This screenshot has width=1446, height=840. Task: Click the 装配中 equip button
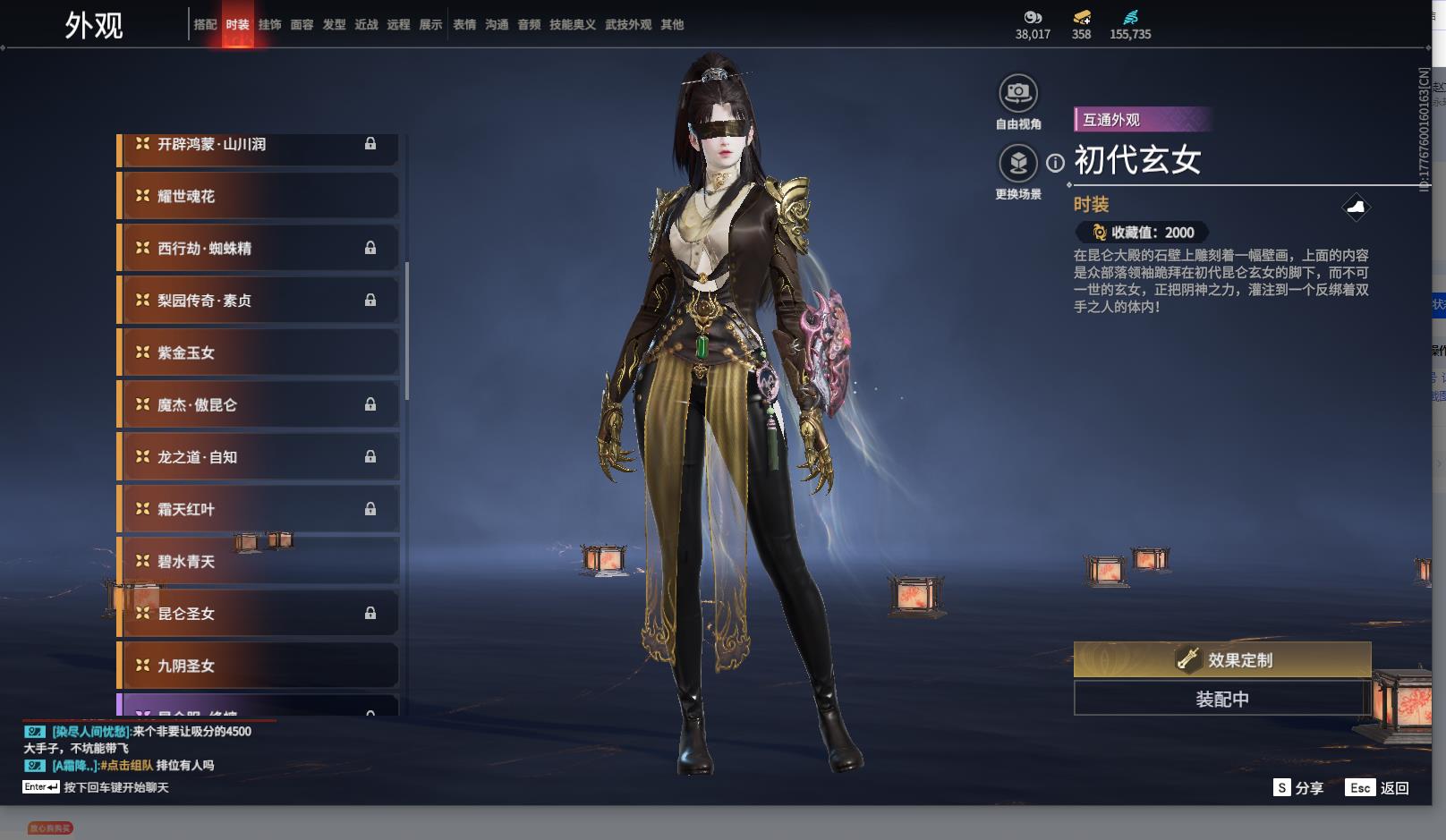[1221, 699]
